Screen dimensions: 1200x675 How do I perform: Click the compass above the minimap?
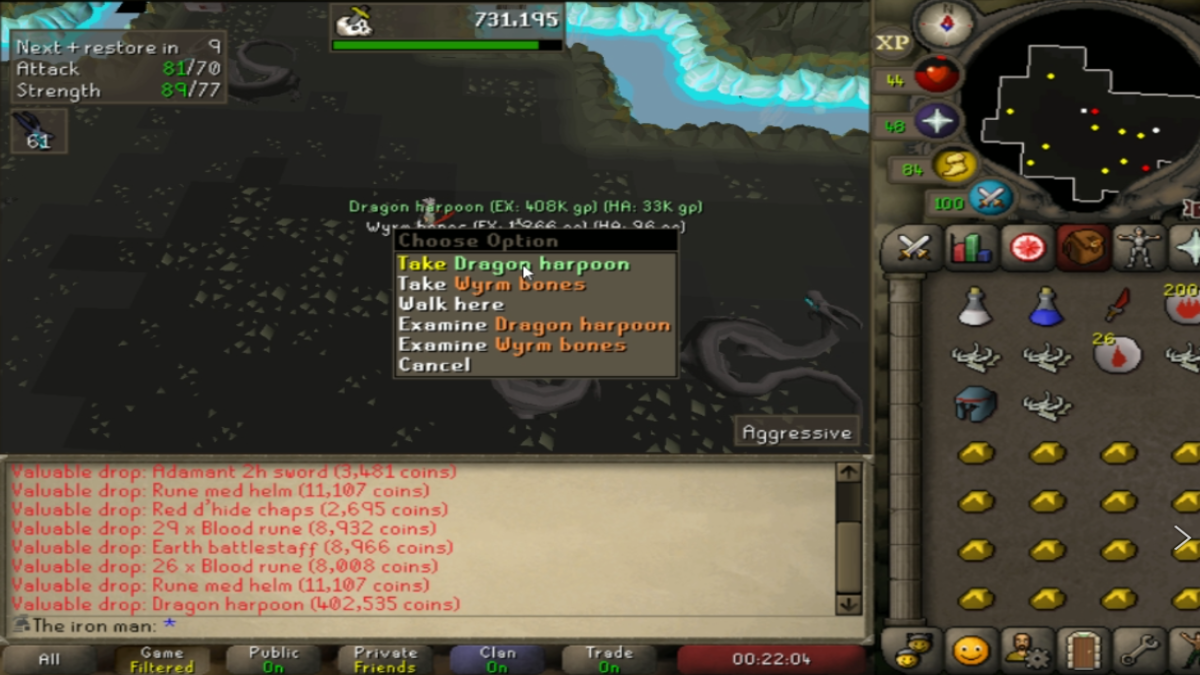pyautogui.click(x=944, y=22)
